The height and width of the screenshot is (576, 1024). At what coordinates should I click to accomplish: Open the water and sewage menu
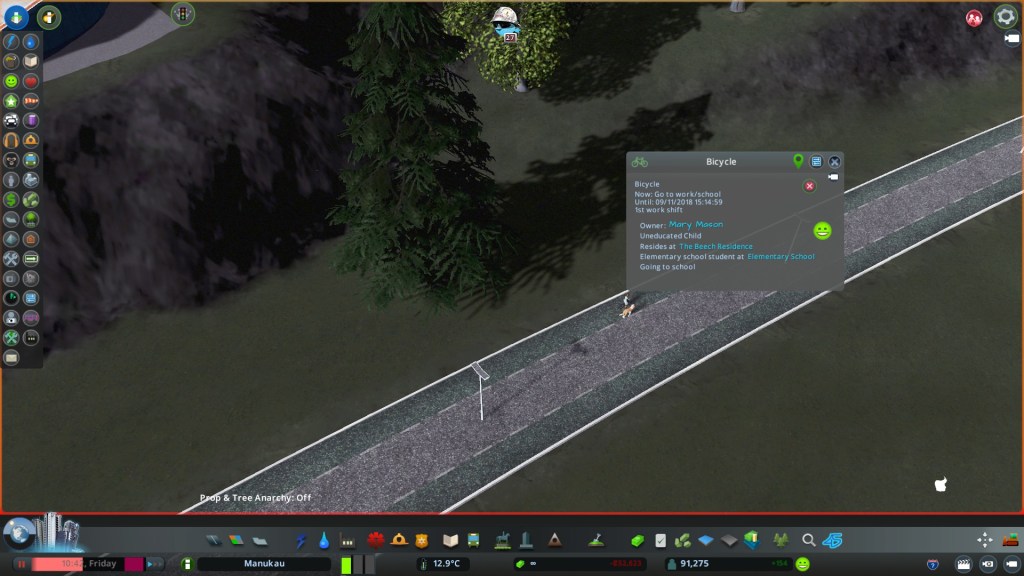[x=324, y=541]
